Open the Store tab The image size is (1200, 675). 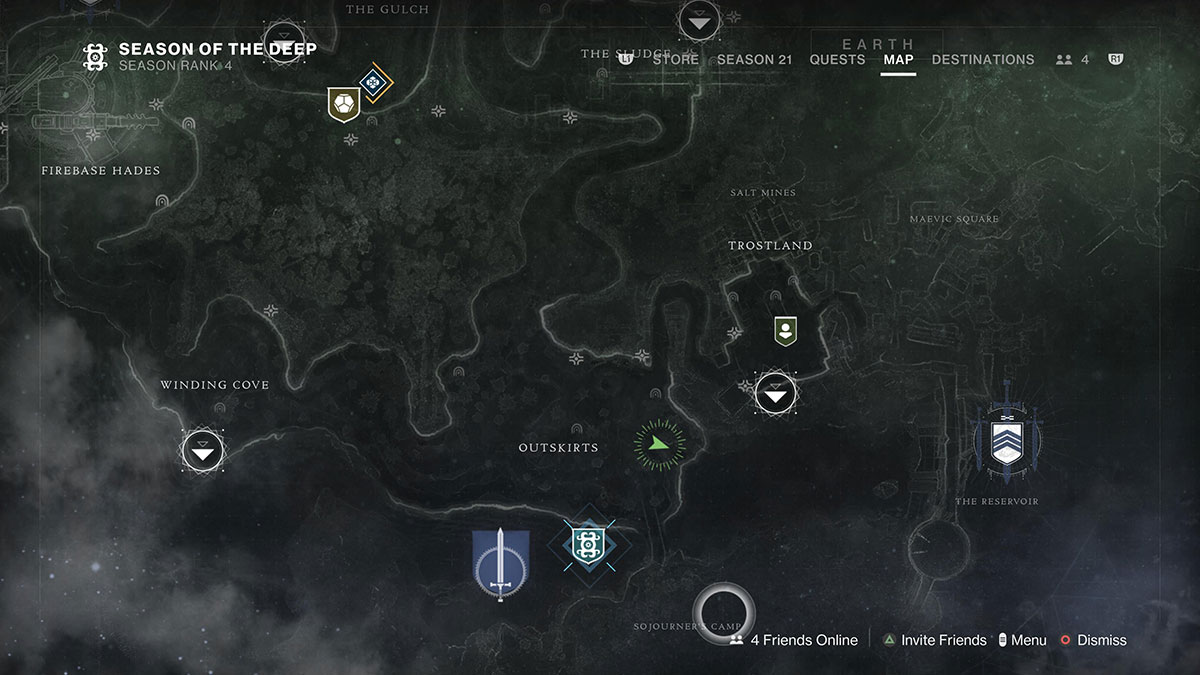click(675, 59)
